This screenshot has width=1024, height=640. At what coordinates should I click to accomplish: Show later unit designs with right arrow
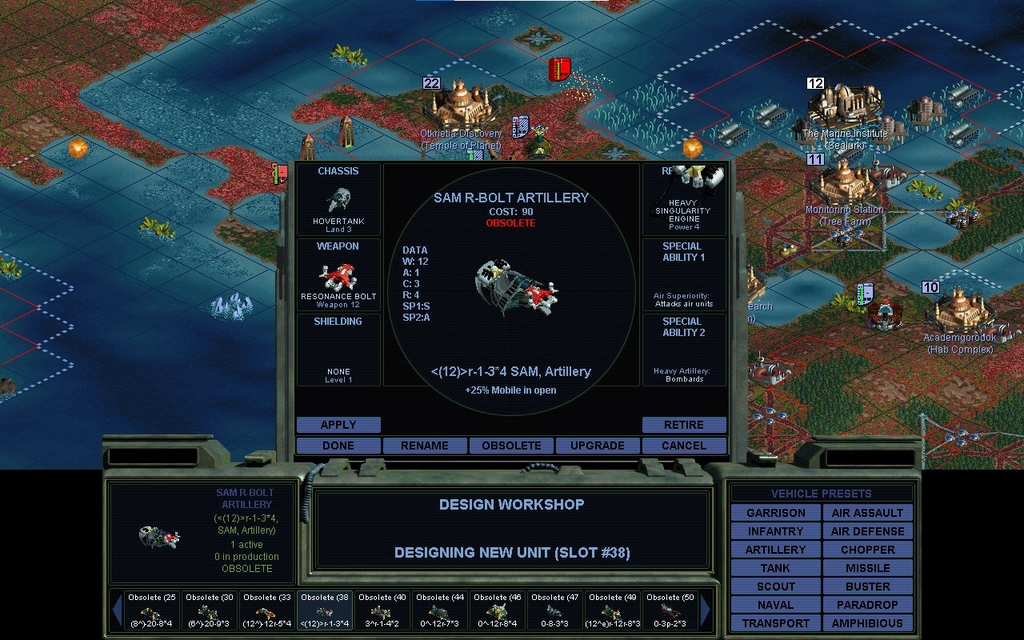[706, 609]
